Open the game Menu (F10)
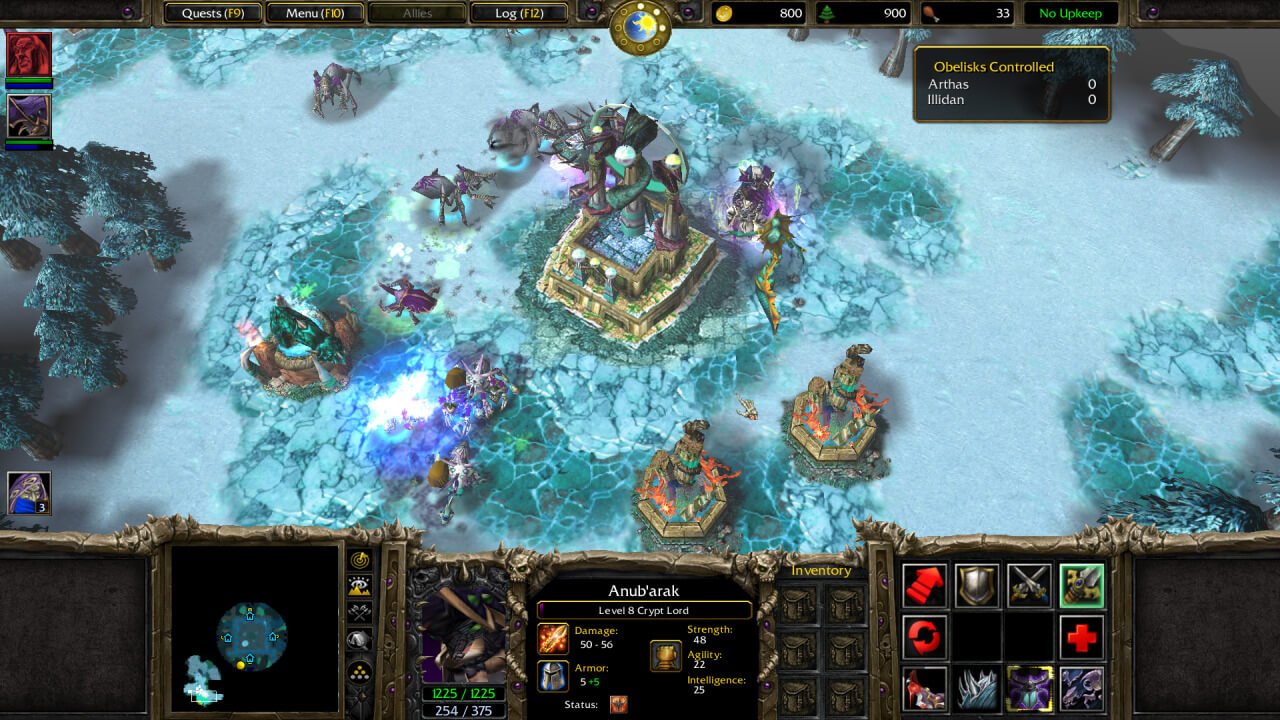Screen dimensions: 1280x720 315,13
